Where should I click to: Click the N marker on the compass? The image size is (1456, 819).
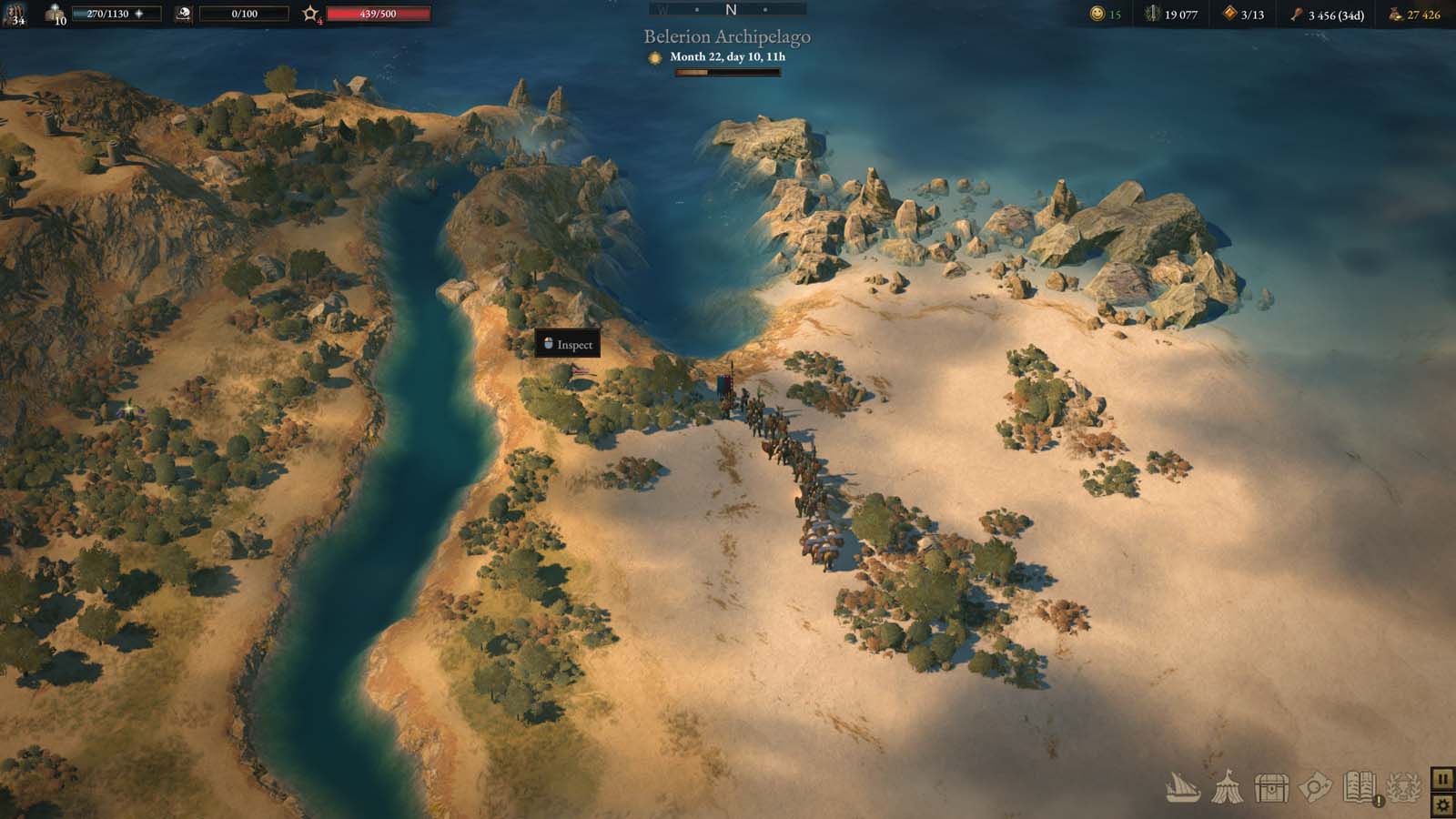(728, 9)
